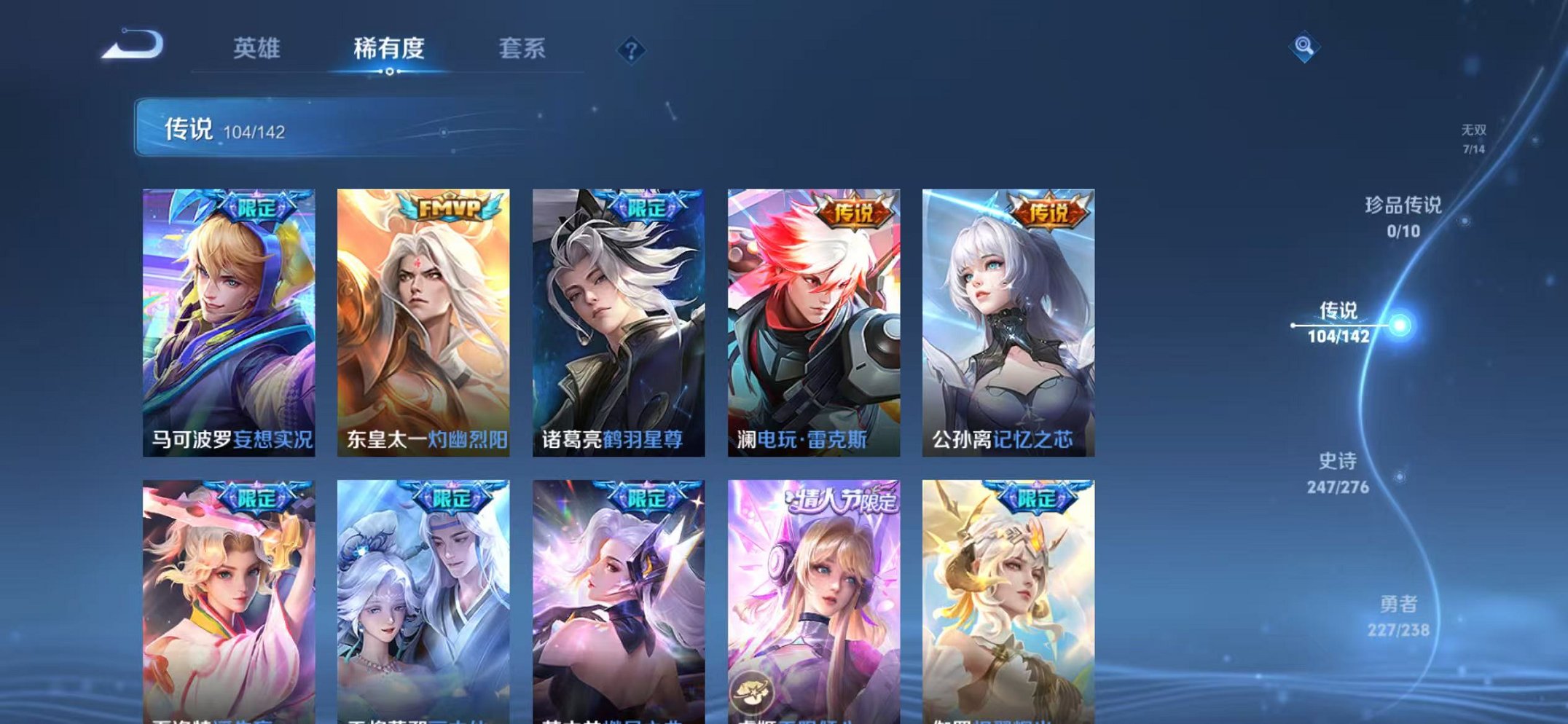Click the 限定 badge on 马可波罗 card
Screen dimensions: 1568x724
(259, 208)
